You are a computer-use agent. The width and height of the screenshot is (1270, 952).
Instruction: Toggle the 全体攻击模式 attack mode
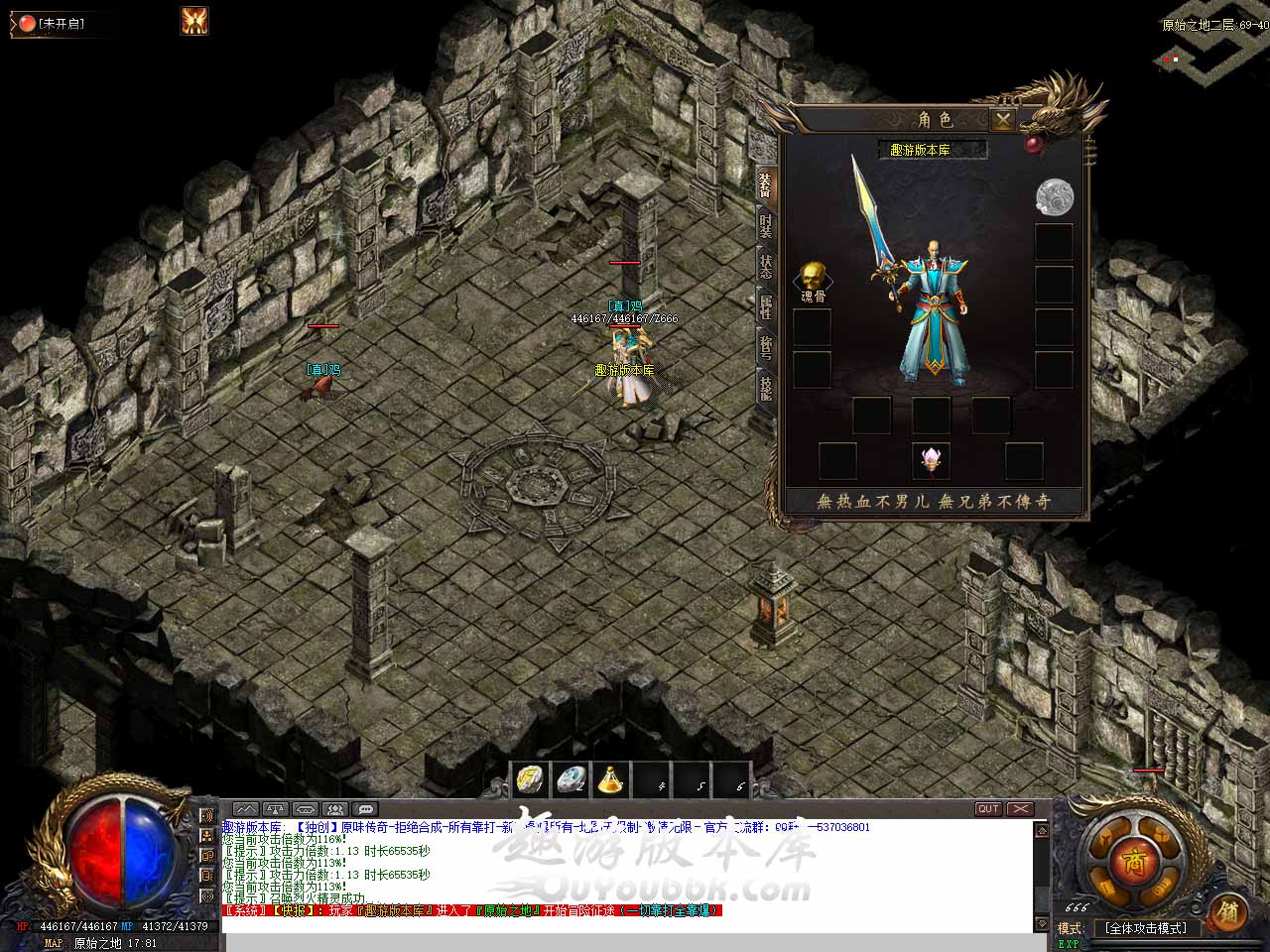point(1145,928)
